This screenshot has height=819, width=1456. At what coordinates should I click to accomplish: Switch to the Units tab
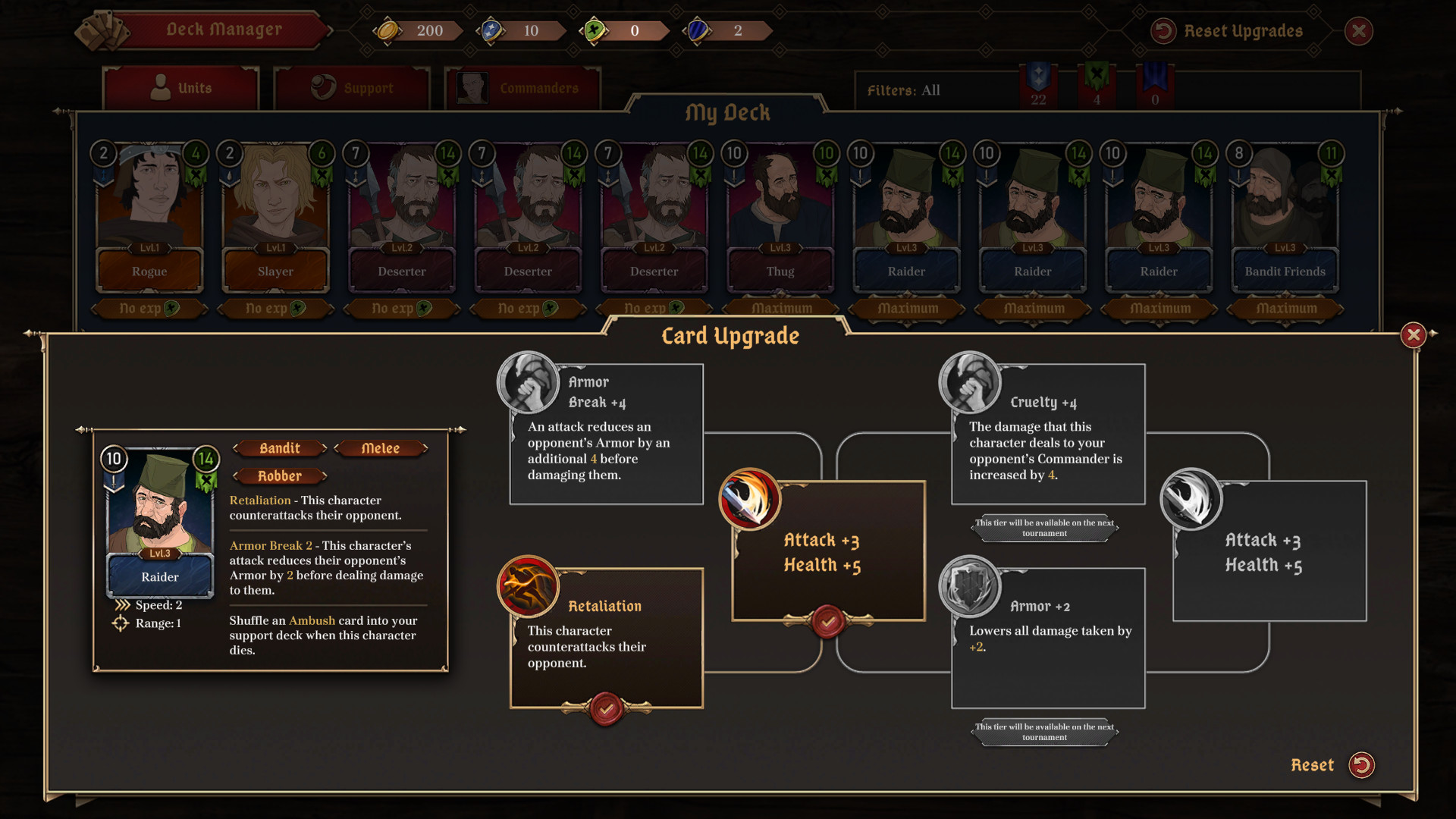pyautogui.click(x=181, y=87)
